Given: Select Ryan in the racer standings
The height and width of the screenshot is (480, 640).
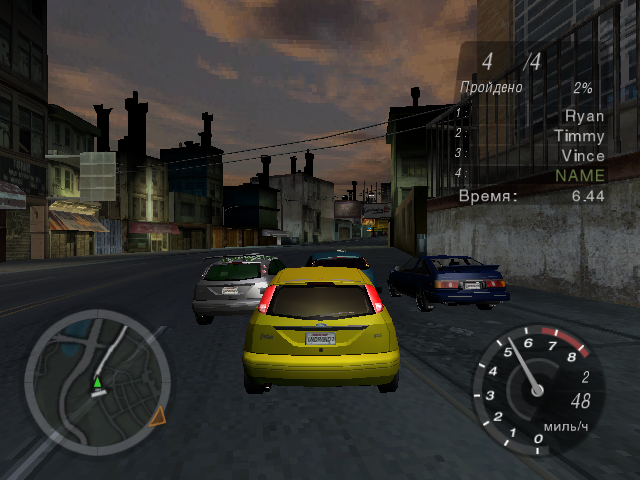Looking at the screenshot, I should coord(584,116).
